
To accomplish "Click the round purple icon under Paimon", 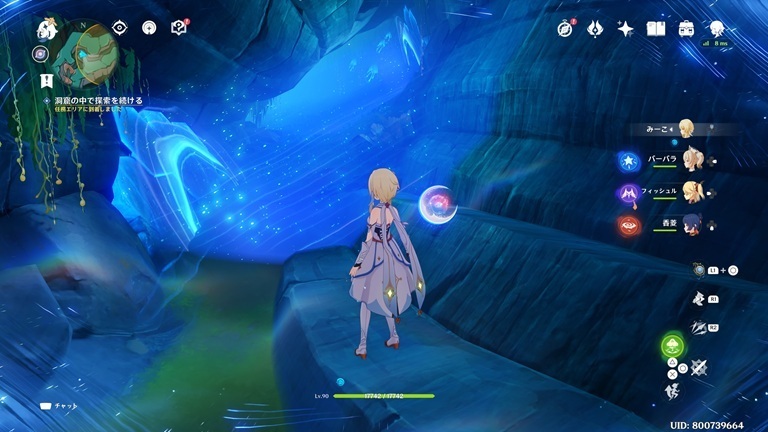I will tap(40, 53).
